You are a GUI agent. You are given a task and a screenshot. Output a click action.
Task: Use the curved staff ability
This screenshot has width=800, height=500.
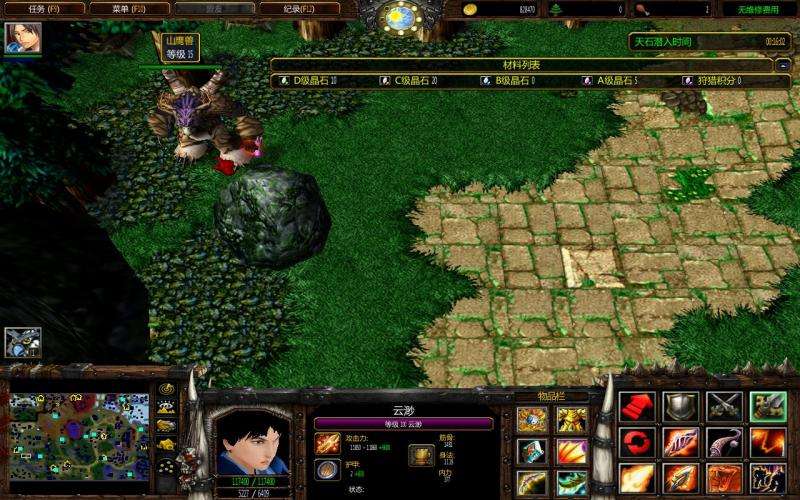(x=724, y=442)
